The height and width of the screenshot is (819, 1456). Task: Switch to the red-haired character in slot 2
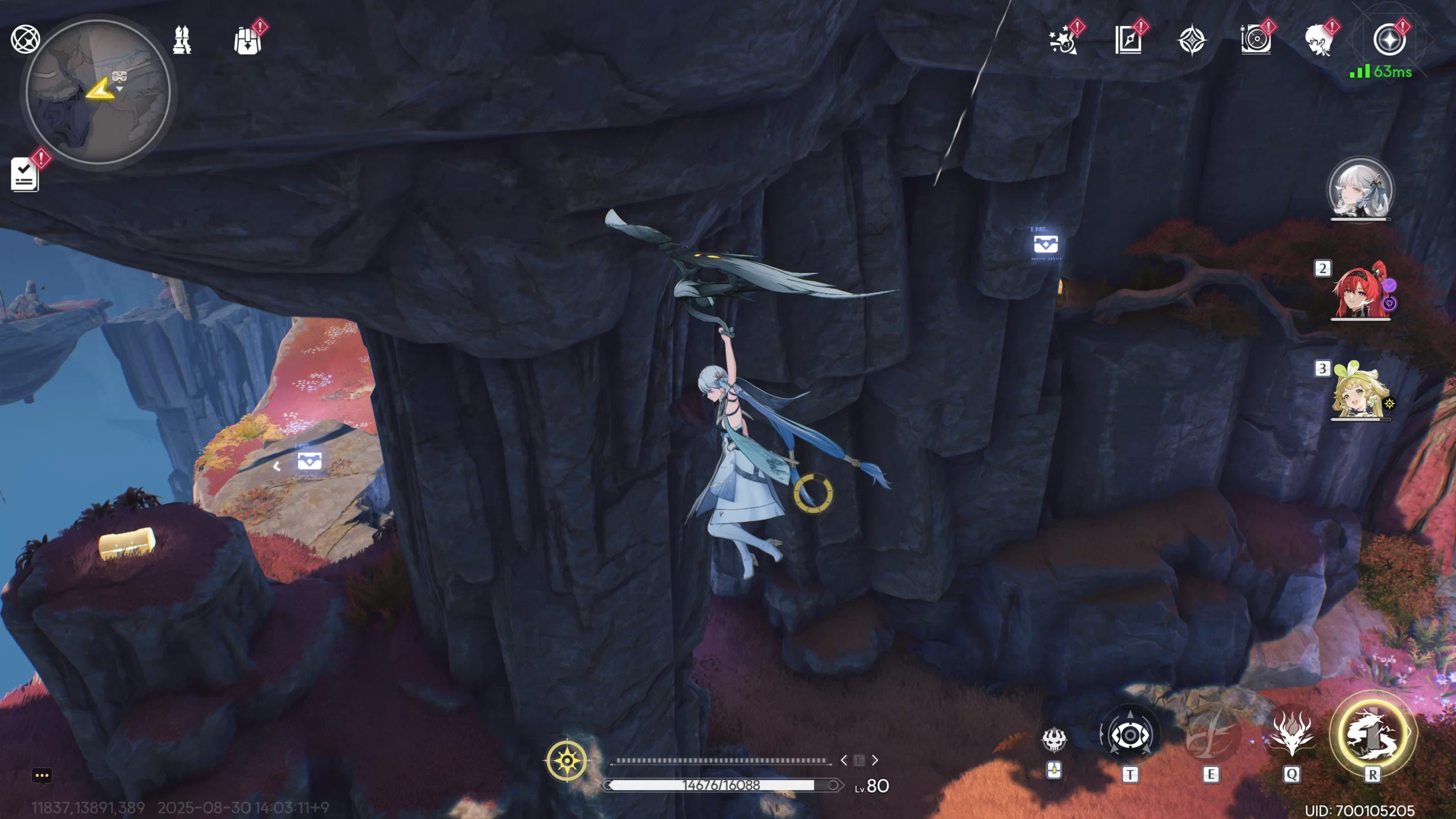click(1360, 290)
